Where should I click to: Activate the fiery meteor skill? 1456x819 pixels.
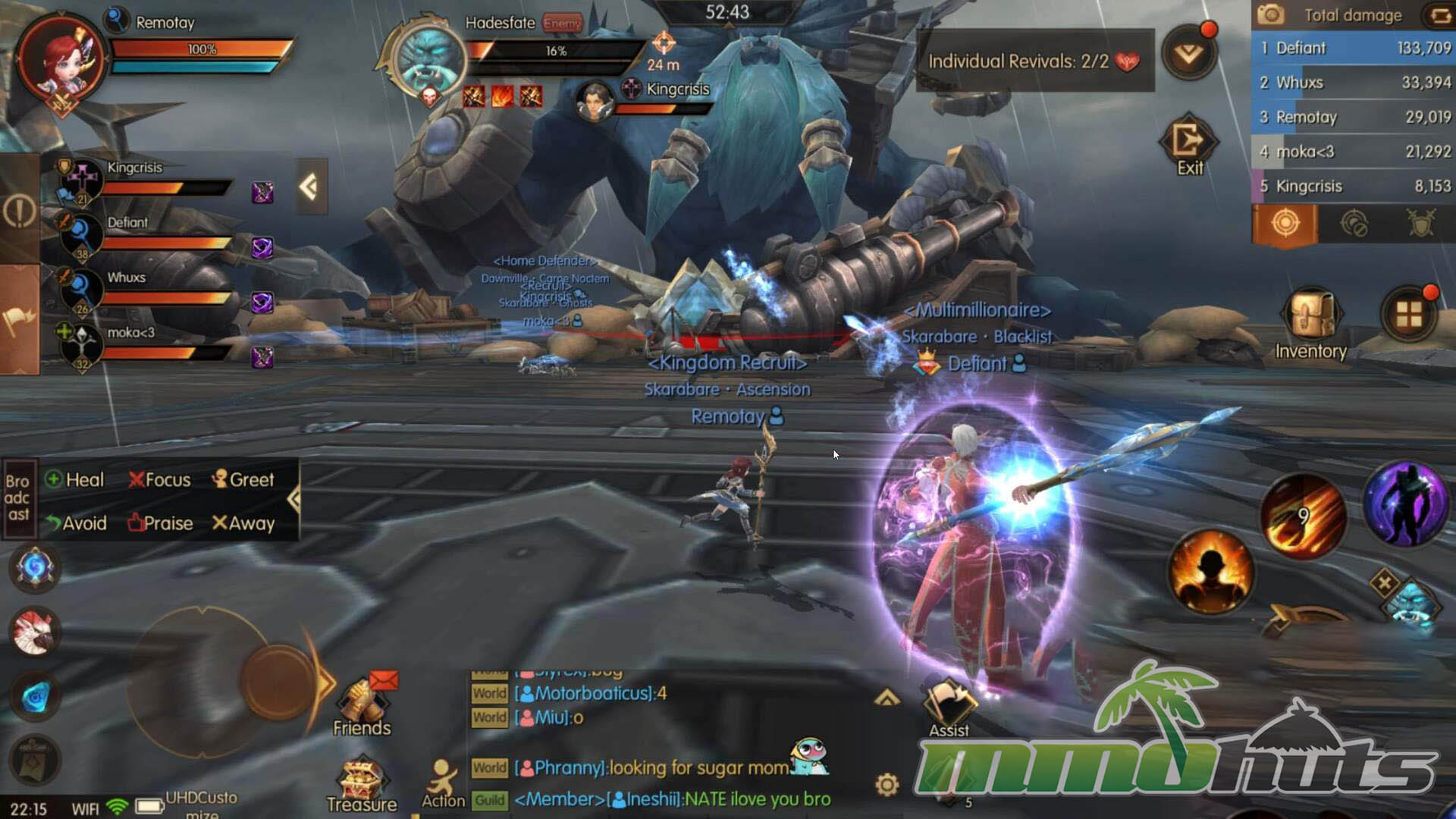(x=1303, y=516)
